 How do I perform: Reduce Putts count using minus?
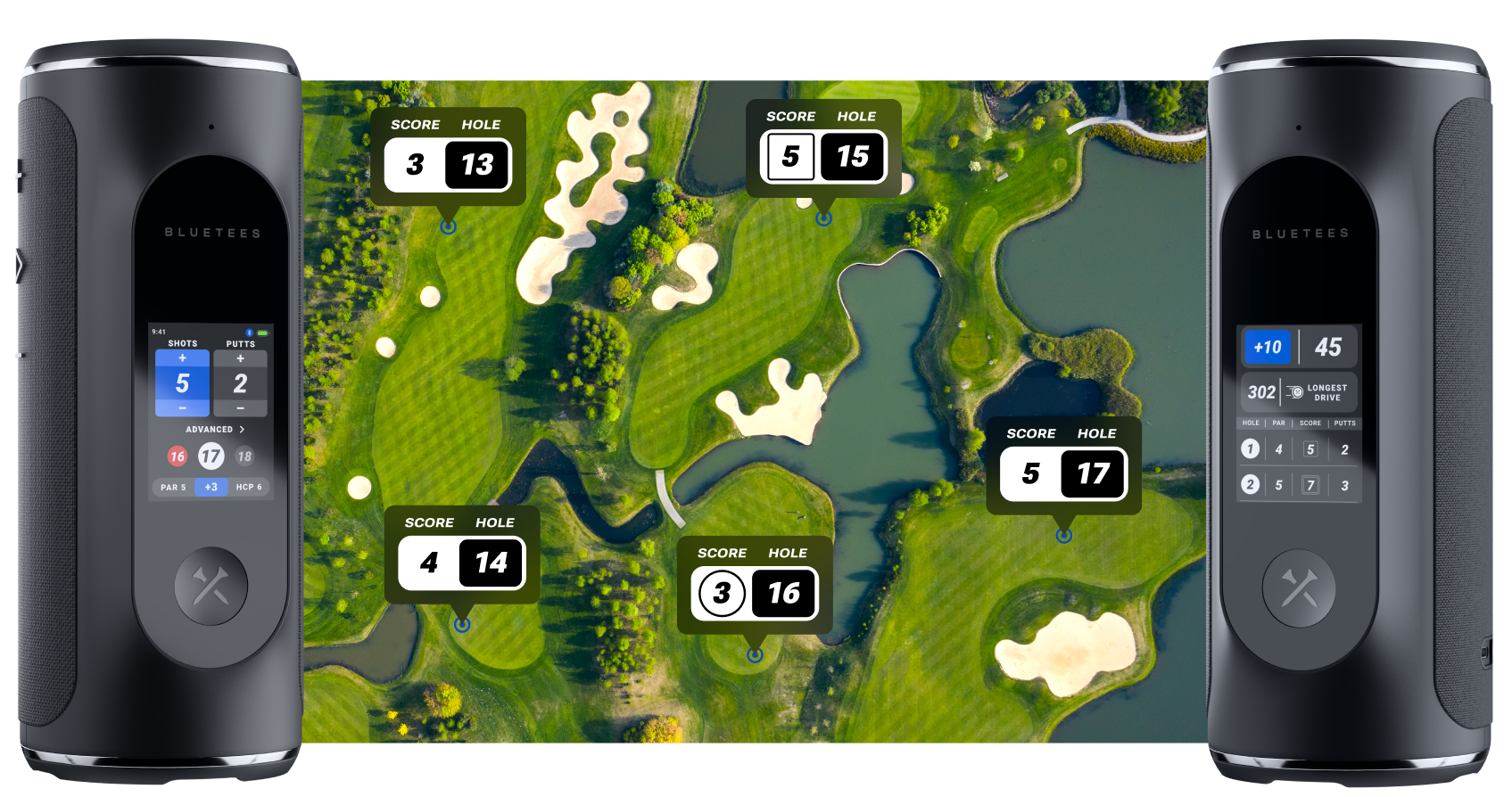(240, 408)
